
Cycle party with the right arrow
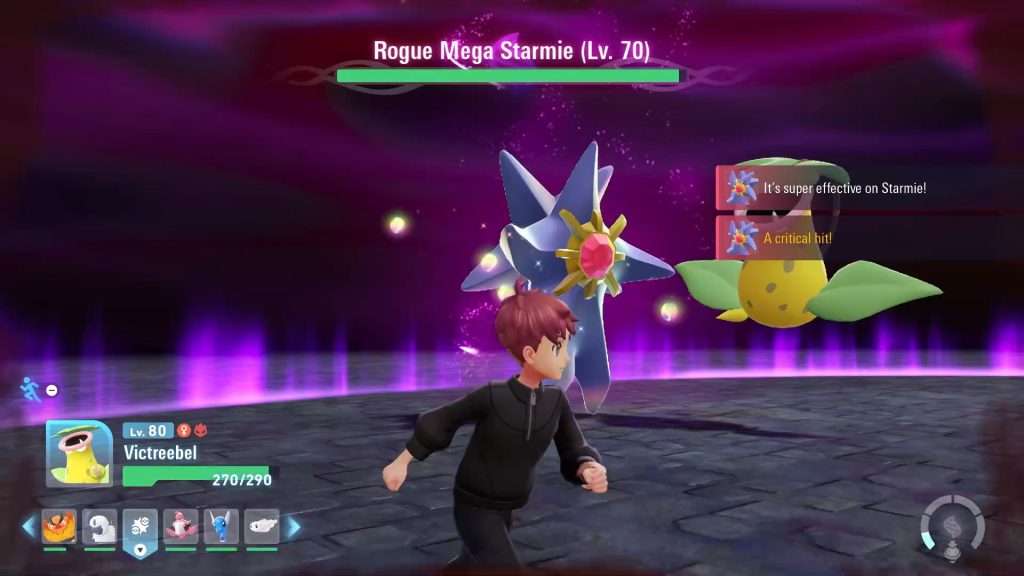pyautogui.click(x=294, y=526)
